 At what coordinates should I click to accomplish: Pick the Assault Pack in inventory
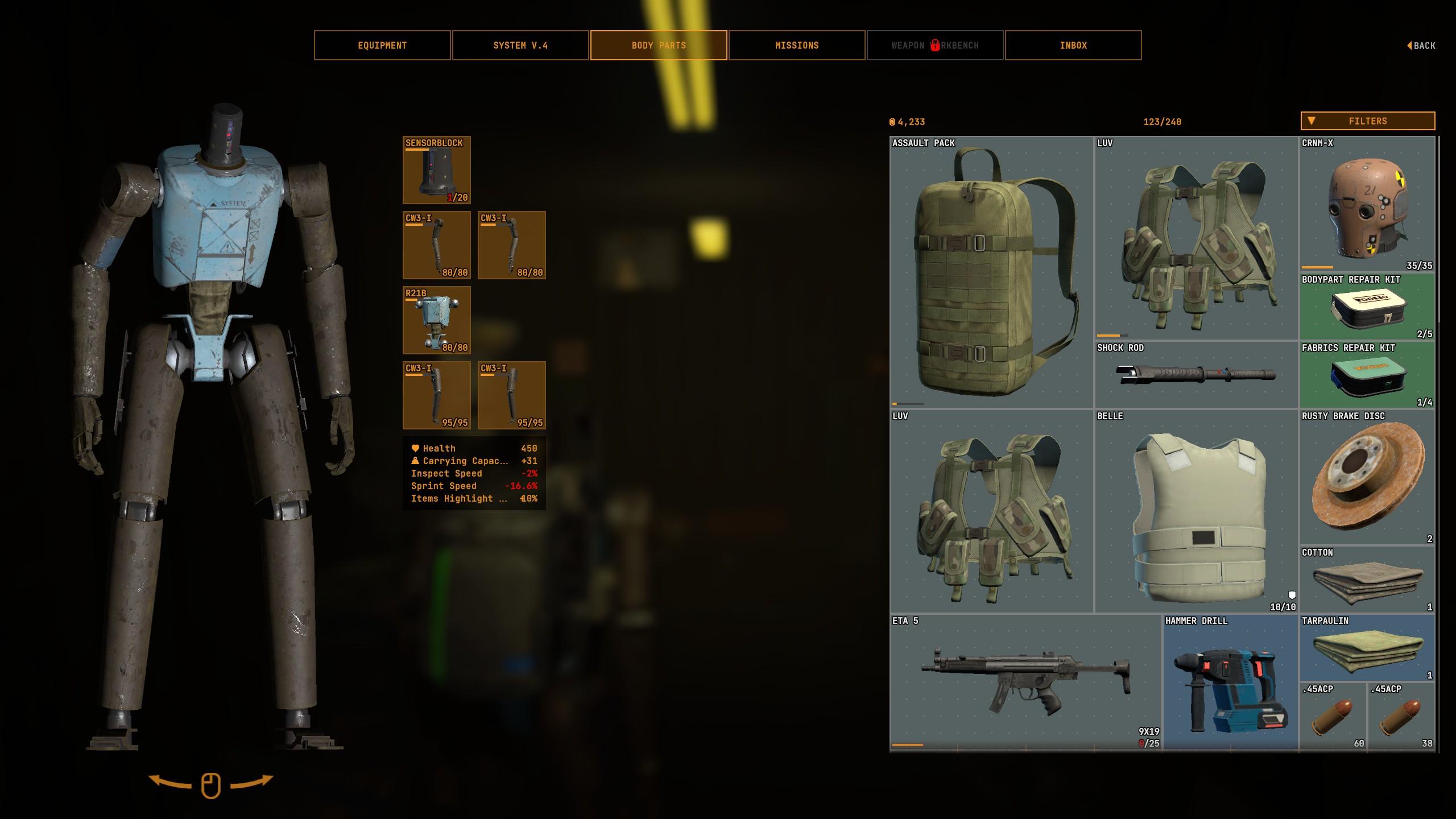[991, 272]
